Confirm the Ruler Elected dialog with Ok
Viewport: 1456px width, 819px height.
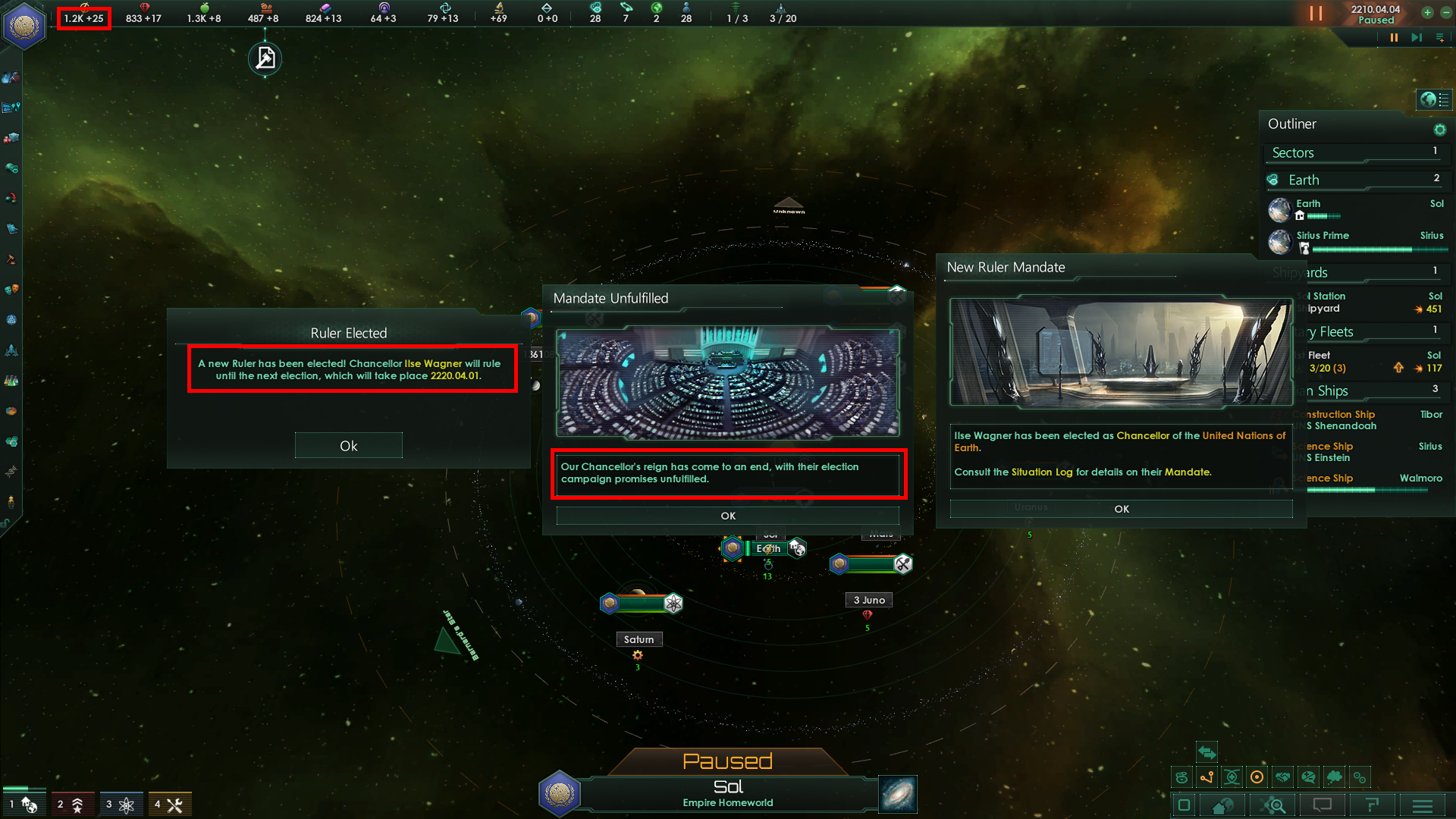(348, 446)
